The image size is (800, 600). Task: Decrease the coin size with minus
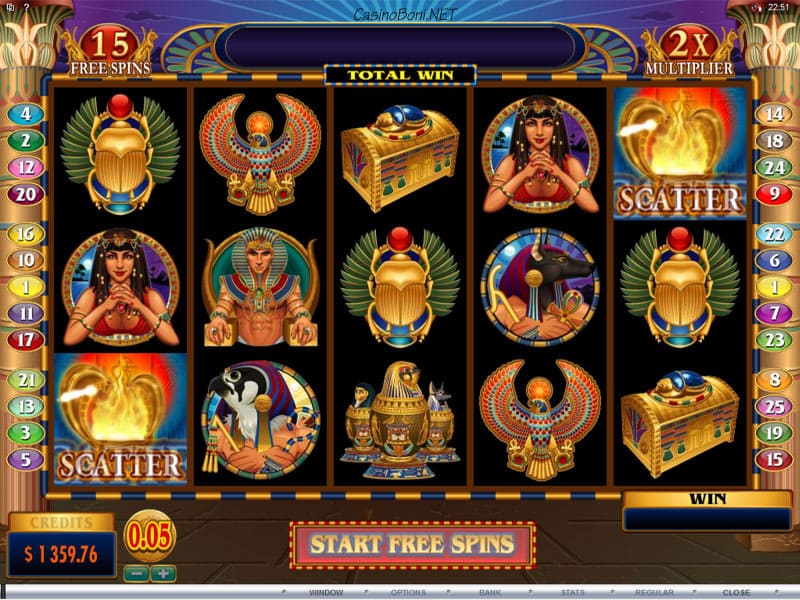coord(137,574)
